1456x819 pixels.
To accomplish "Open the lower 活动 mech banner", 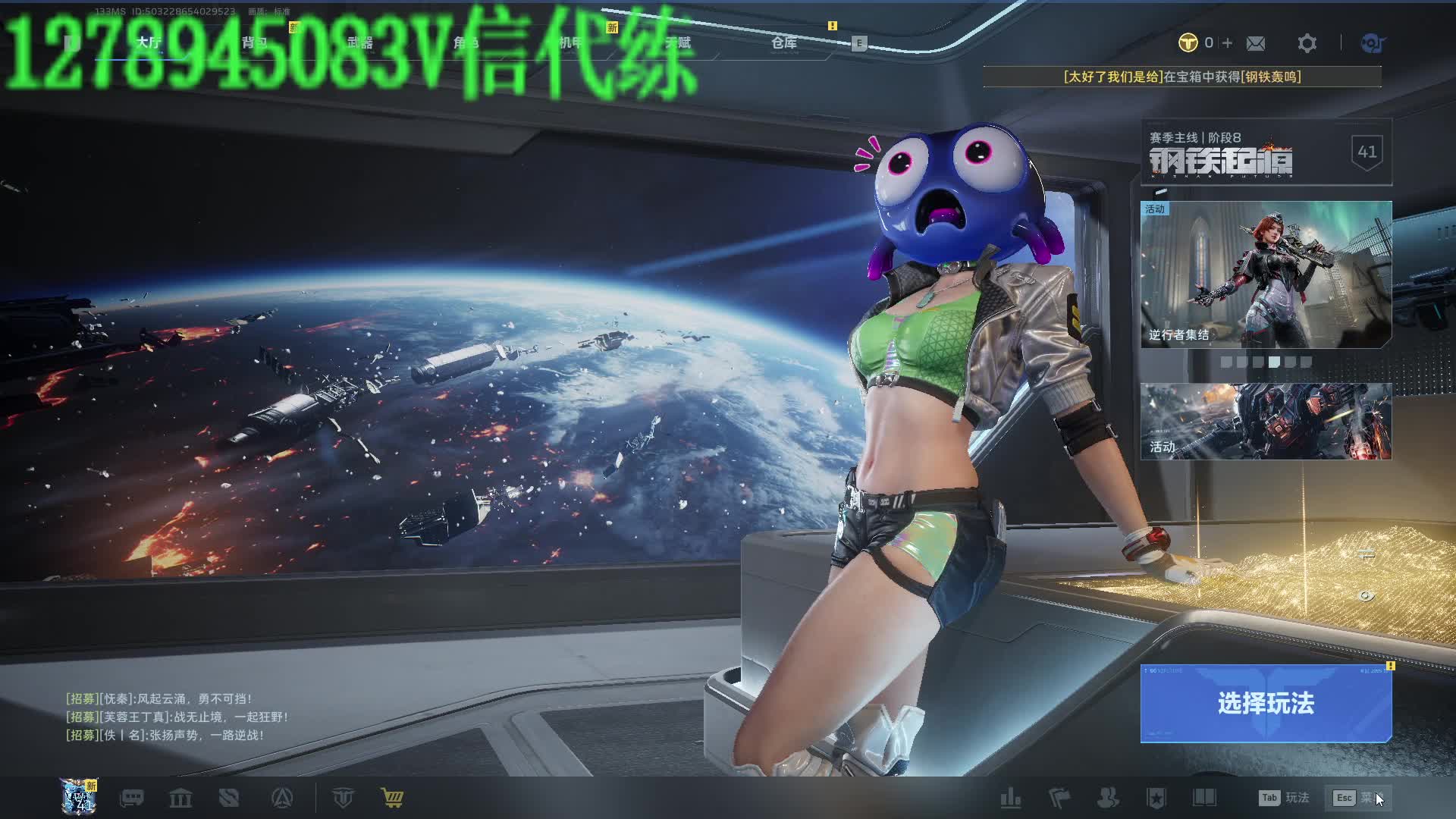I will [x=1266, y=421].
